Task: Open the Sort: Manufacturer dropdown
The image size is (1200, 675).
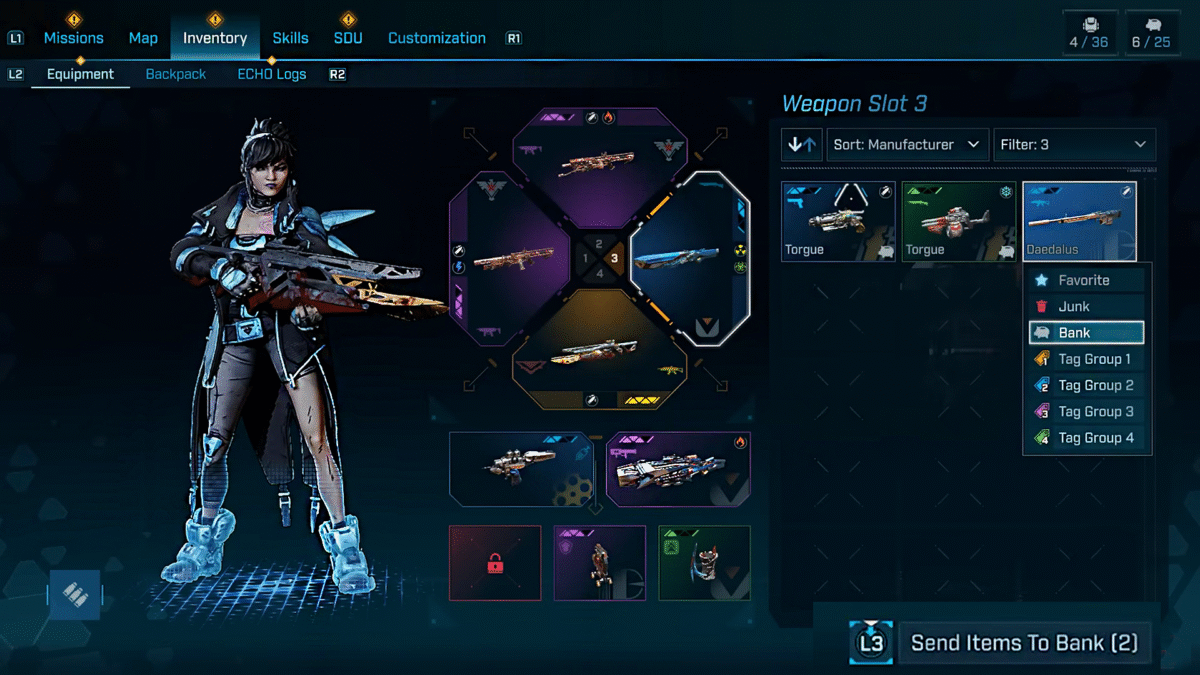Action: click(x=907, y=145)
